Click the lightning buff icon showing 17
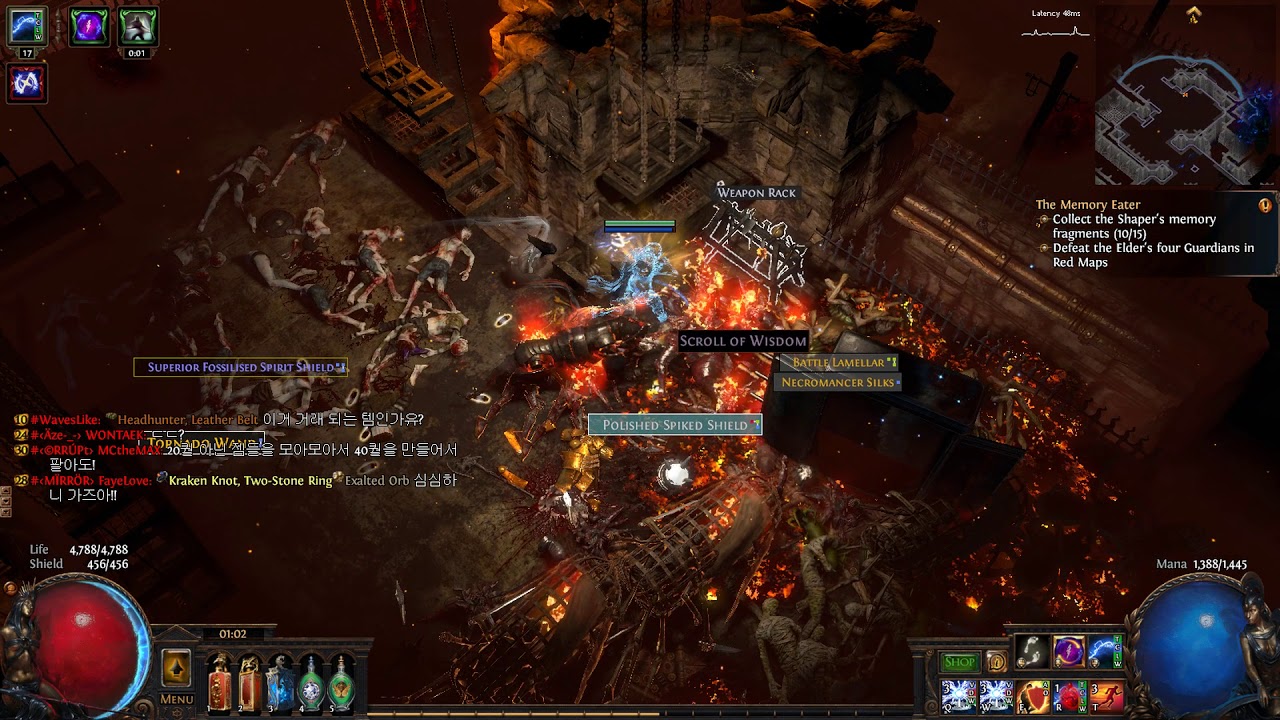The width and height of the screenshot is (1280, 720). [x=27, y=26]
